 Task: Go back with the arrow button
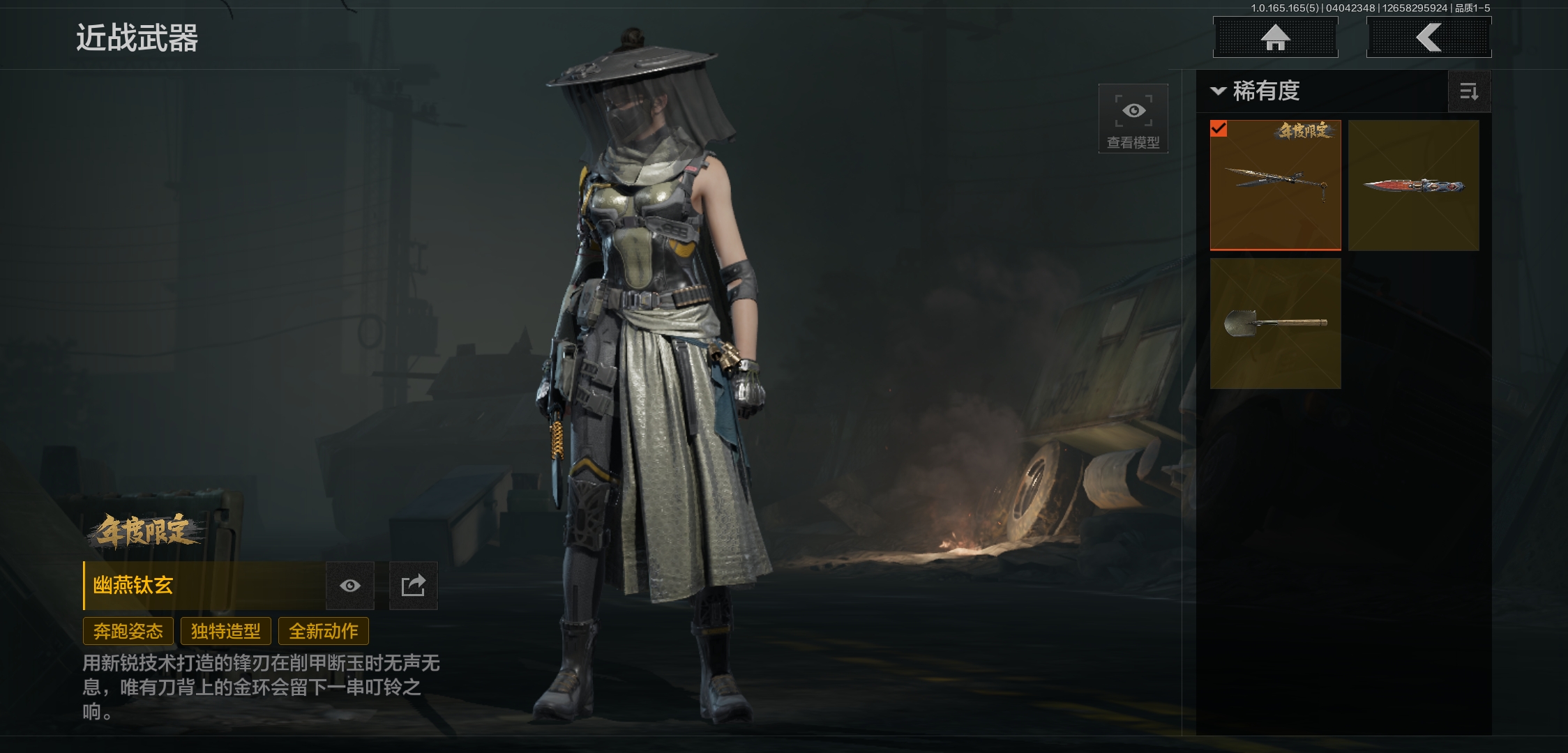[x=1428, y=37]
